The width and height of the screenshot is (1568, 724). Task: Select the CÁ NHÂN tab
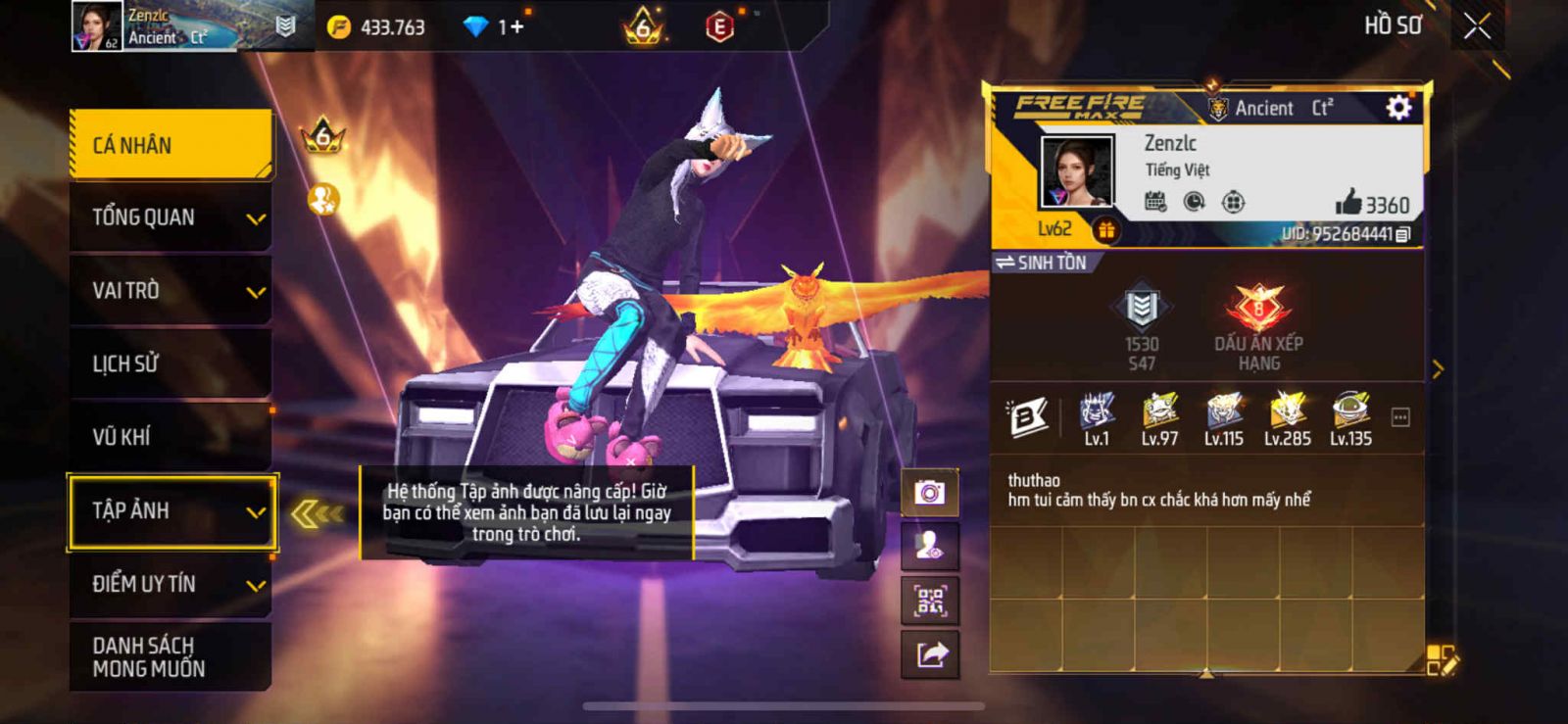pos(171,145)
